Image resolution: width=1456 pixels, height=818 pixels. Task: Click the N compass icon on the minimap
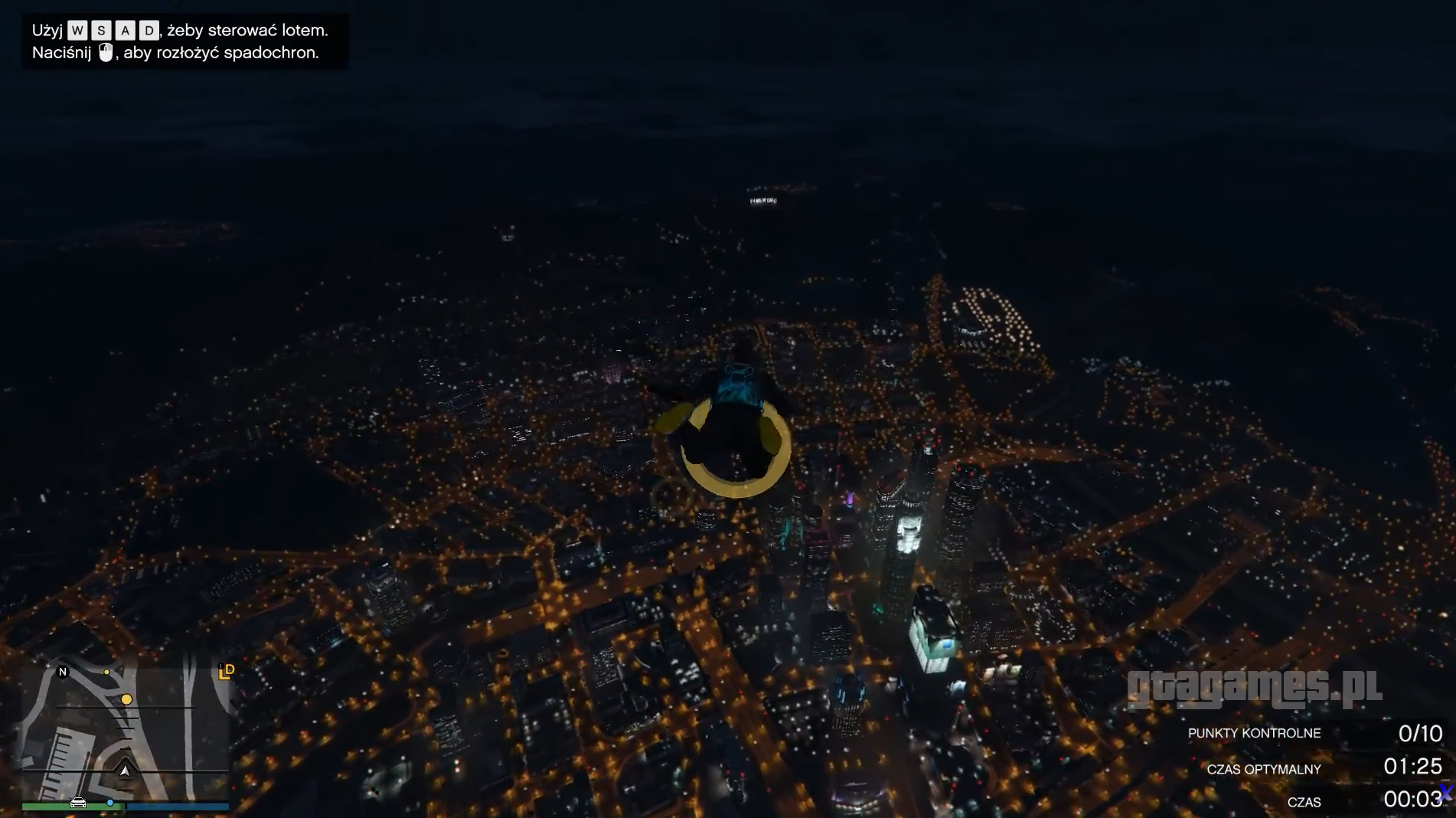[x=63, y=672]
